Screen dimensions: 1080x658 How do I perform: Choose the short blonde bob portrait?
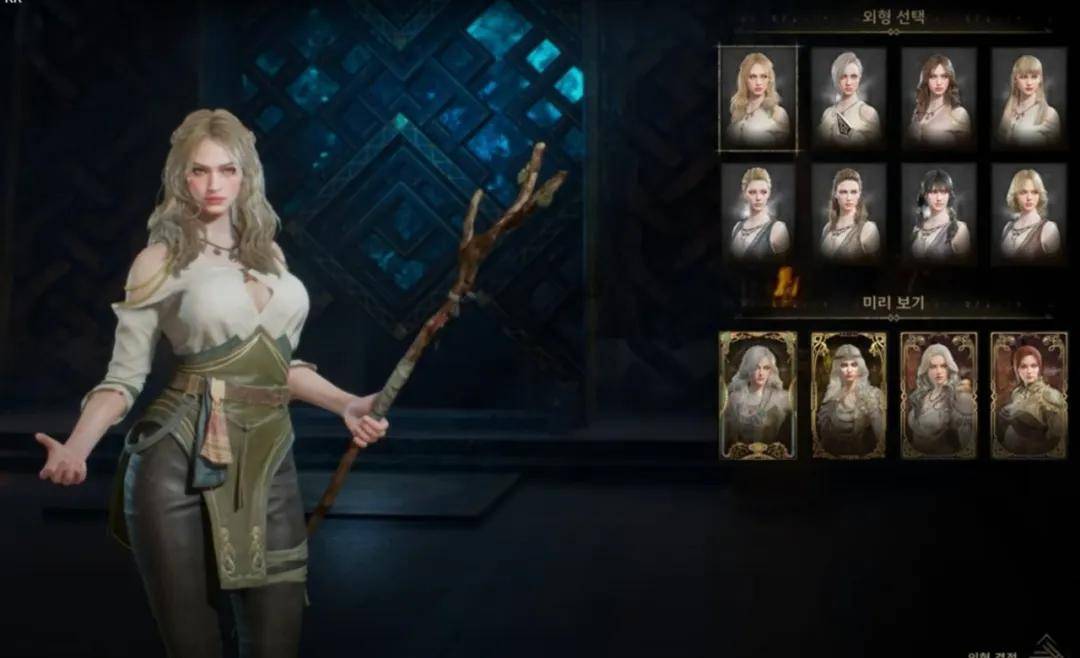pos(1029,213)
